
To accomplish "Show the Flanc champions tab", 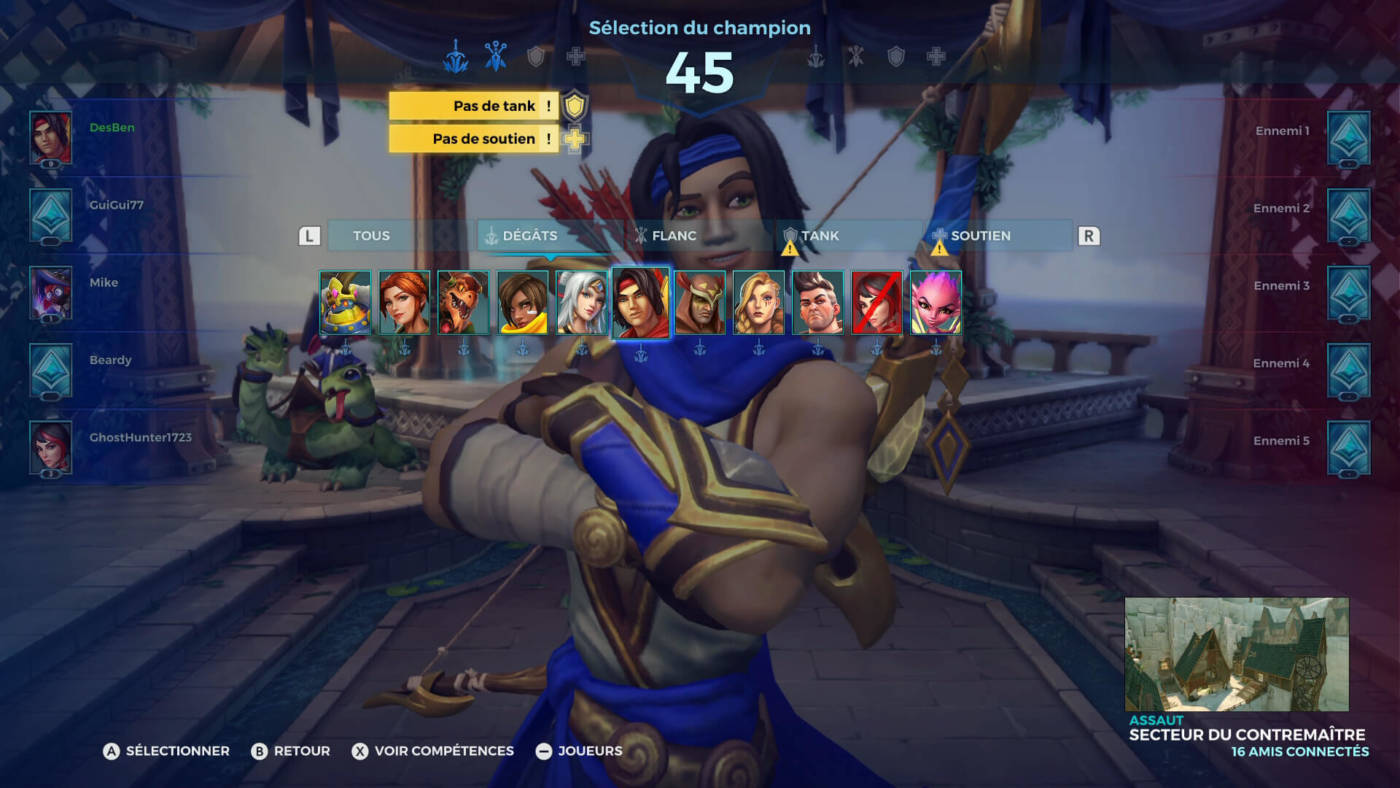I will coord(674,236).
